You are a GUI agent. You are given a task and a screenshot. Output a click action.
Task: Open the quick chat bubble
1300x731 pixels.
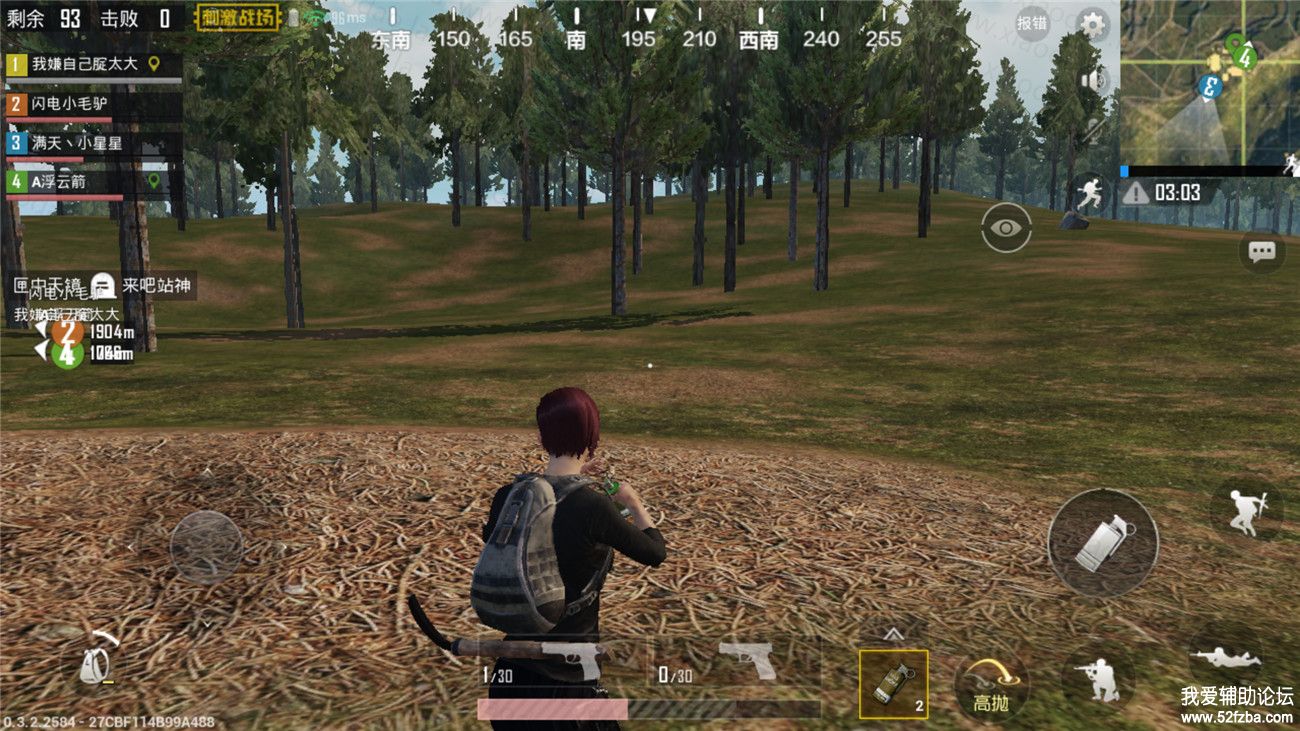pyautogui.click(x=1262, y=251)
